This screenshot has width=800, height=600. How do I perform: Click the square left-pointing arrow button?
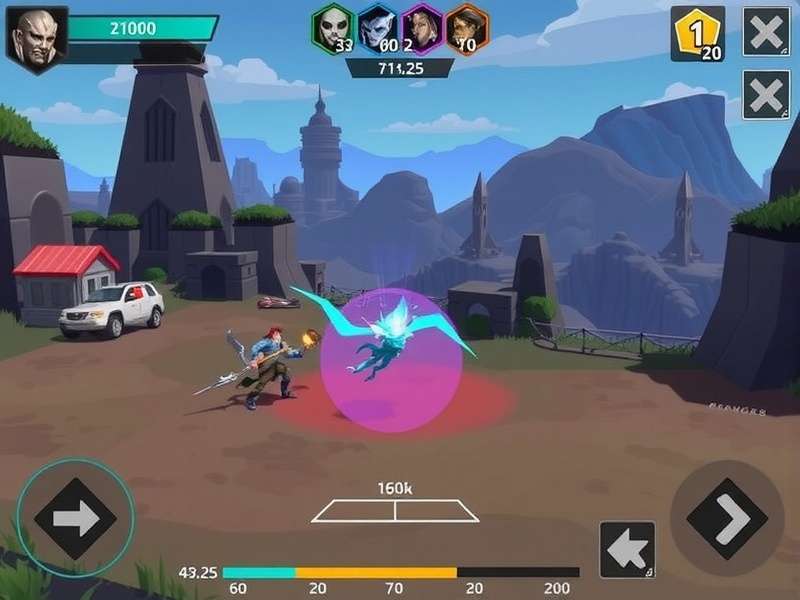(627, 549)
